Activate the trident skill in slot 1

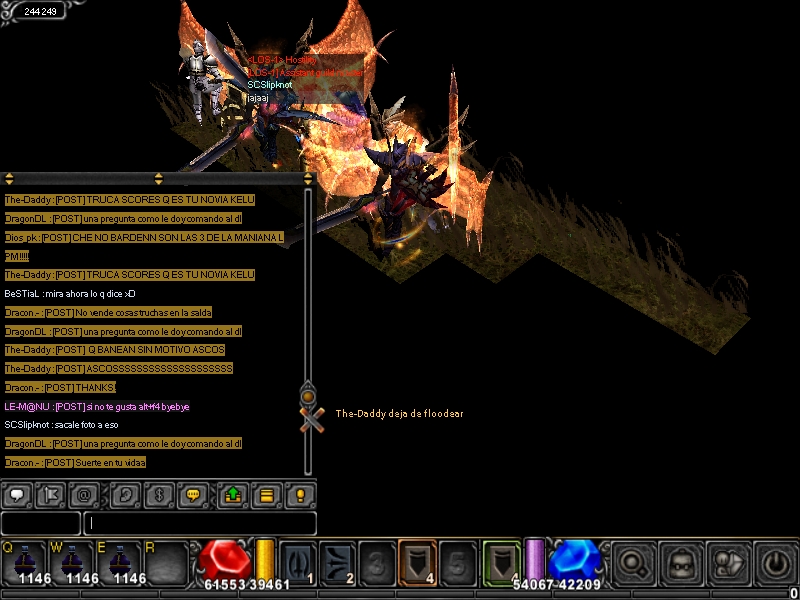(x=297, y=560)
